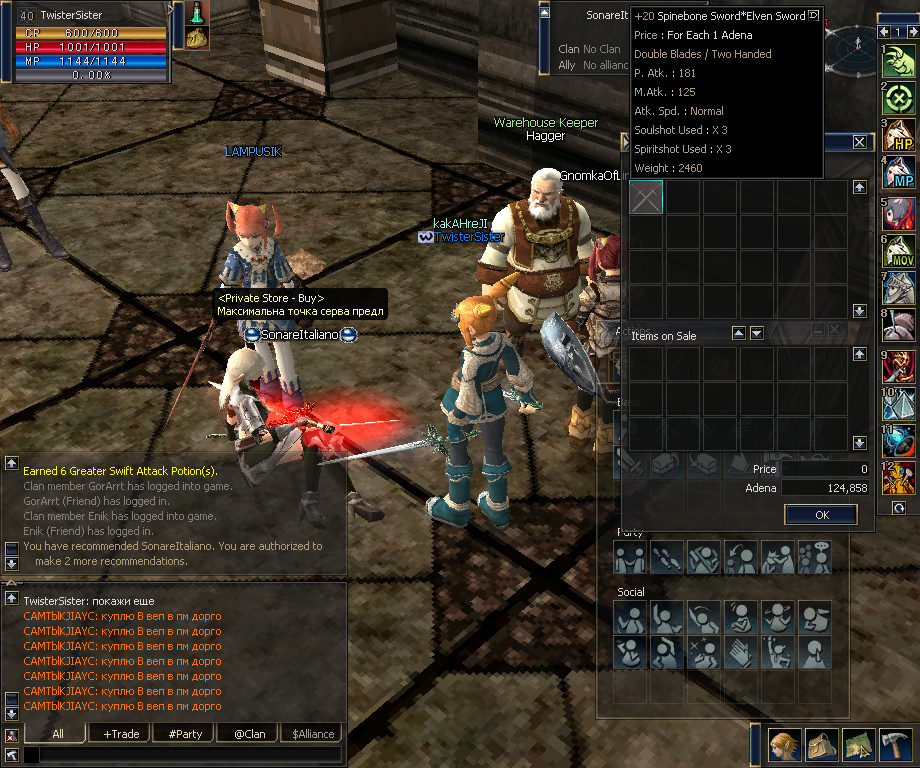Use the HP wolf shortcut in slot 3
The width and height of the screenshot is (920, 768).
(899, 138)
